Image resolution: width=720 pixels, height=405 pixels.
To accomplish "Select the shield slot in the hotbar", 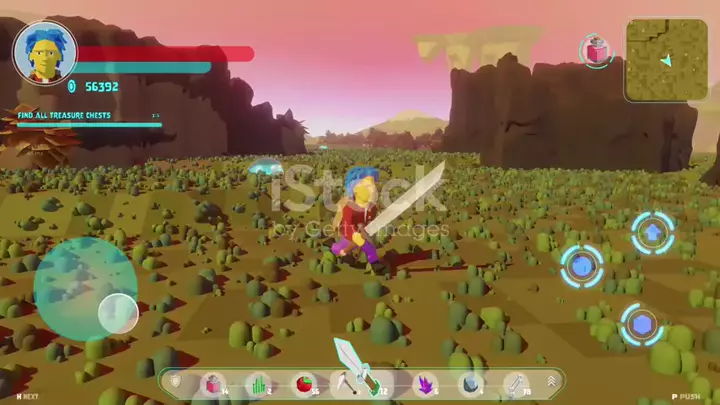I will coord(178,382).
